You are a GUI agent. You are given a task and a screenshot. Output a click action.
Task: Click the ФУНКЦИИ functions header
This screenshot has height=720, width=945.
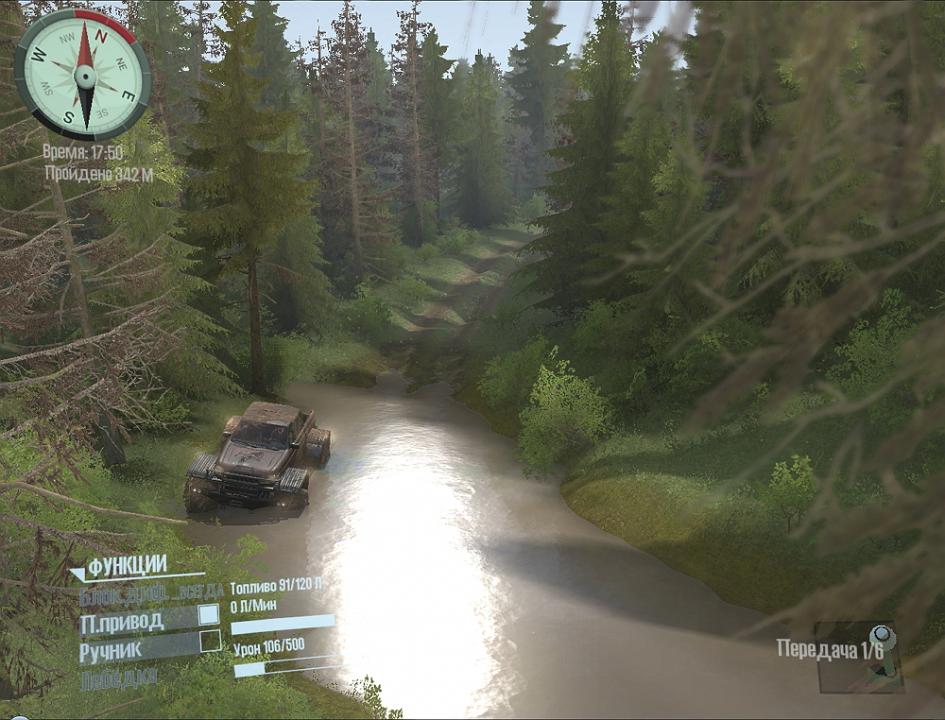(127, 567)
